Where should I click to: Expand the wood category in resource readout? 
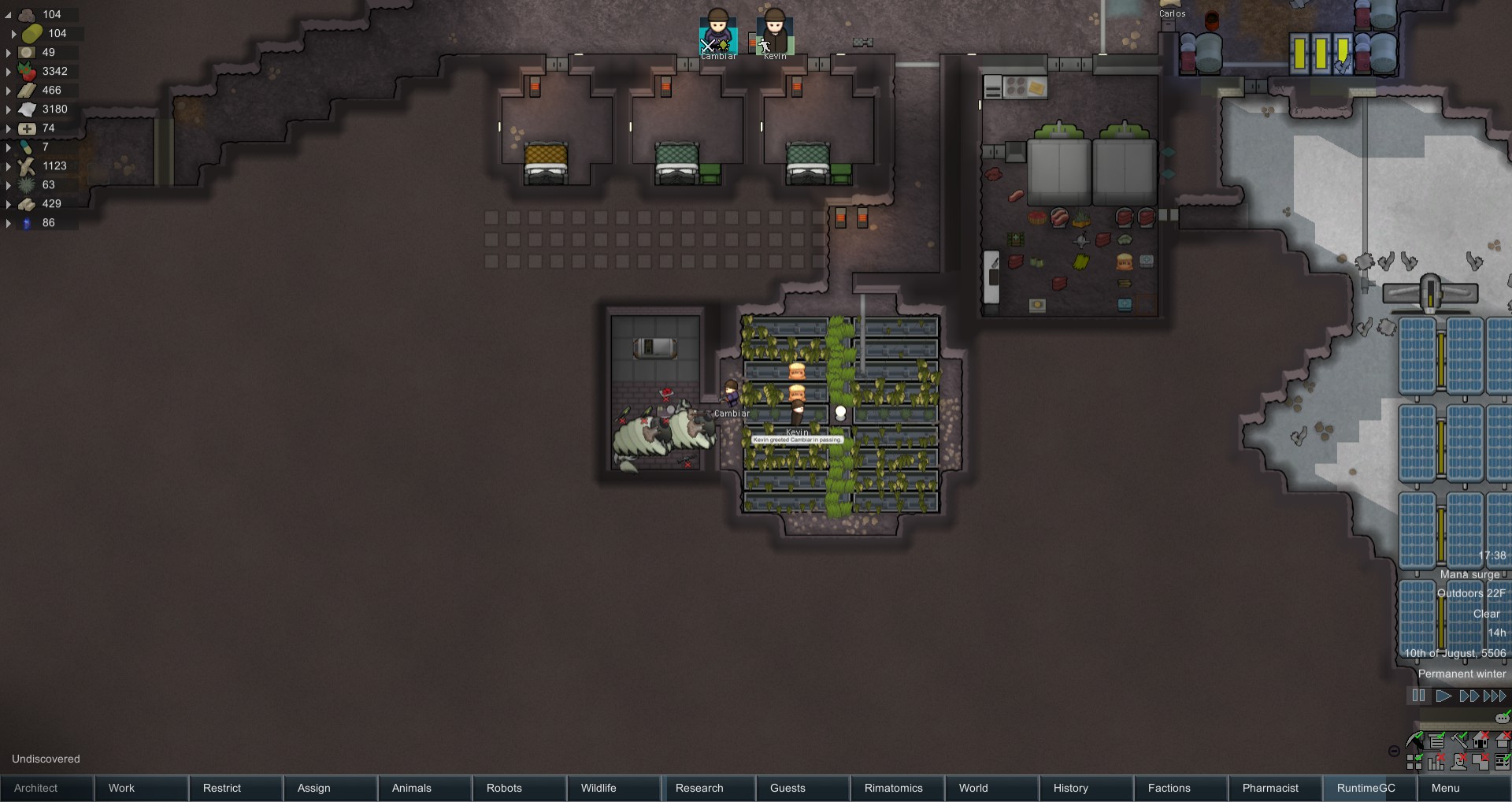coord(9,166)
